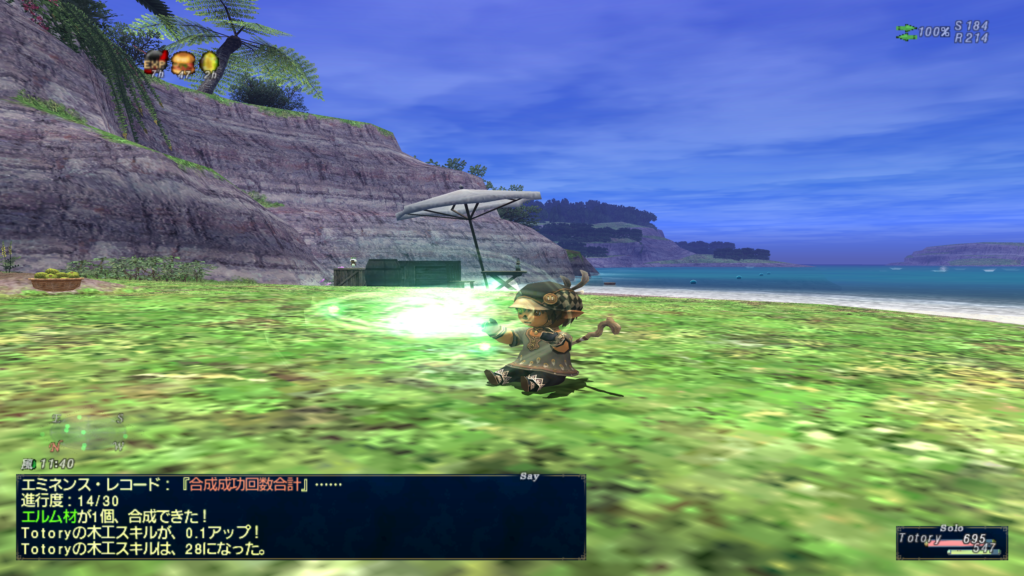The height and width of the screenshot is (576, 1024).
Task: Click the wind-day element icon by clock
Action: 27,464
